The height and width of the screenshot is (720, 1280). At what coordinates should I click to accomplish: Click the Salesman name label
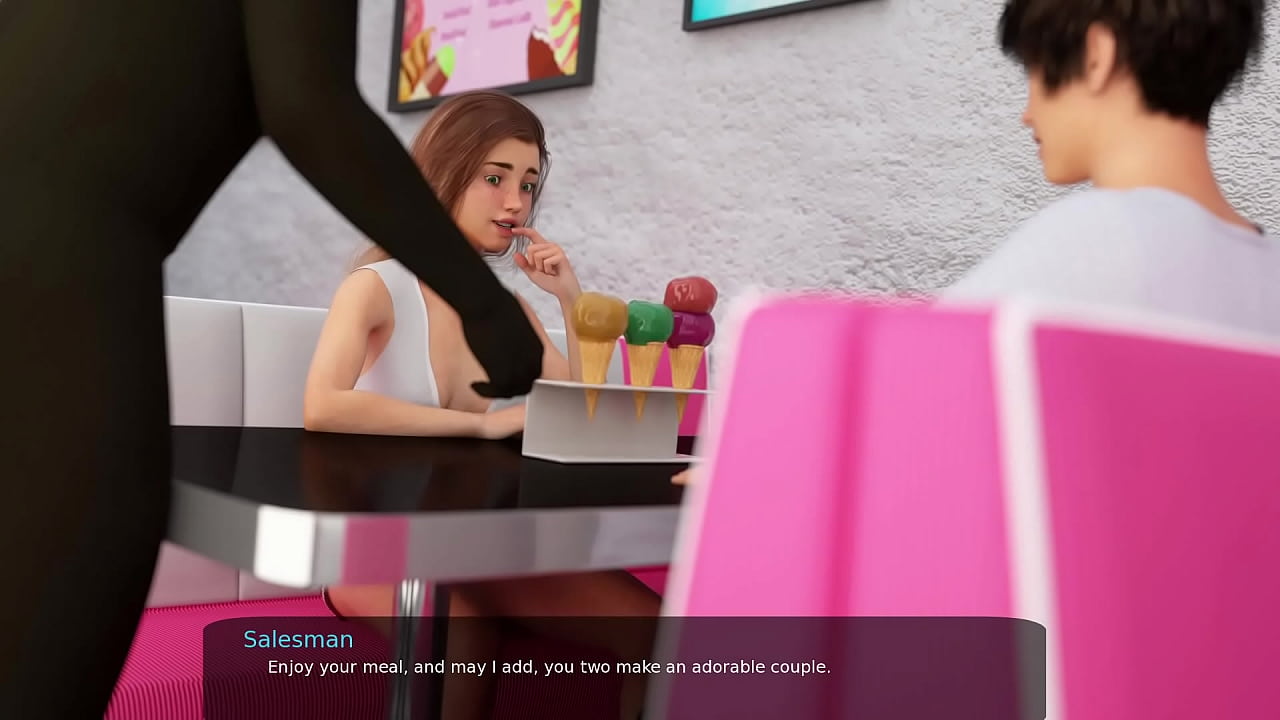[296, 639]
